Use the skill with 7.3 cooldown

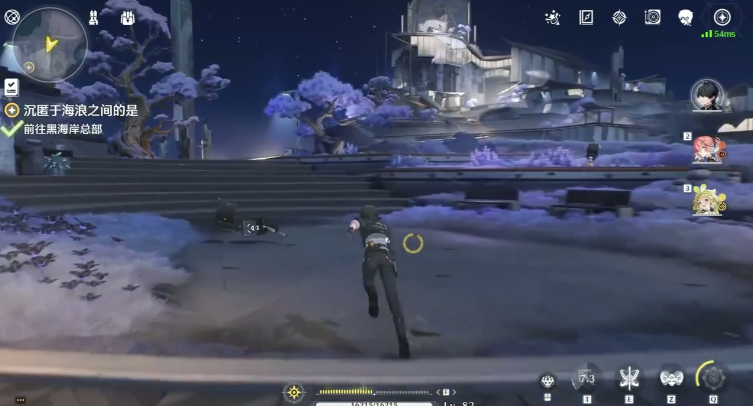[587, 379]
